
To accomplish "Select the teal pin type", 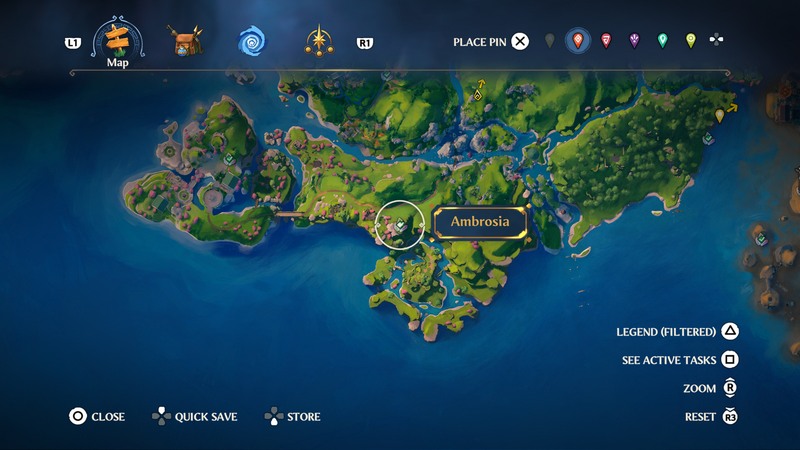I will 662,41.
